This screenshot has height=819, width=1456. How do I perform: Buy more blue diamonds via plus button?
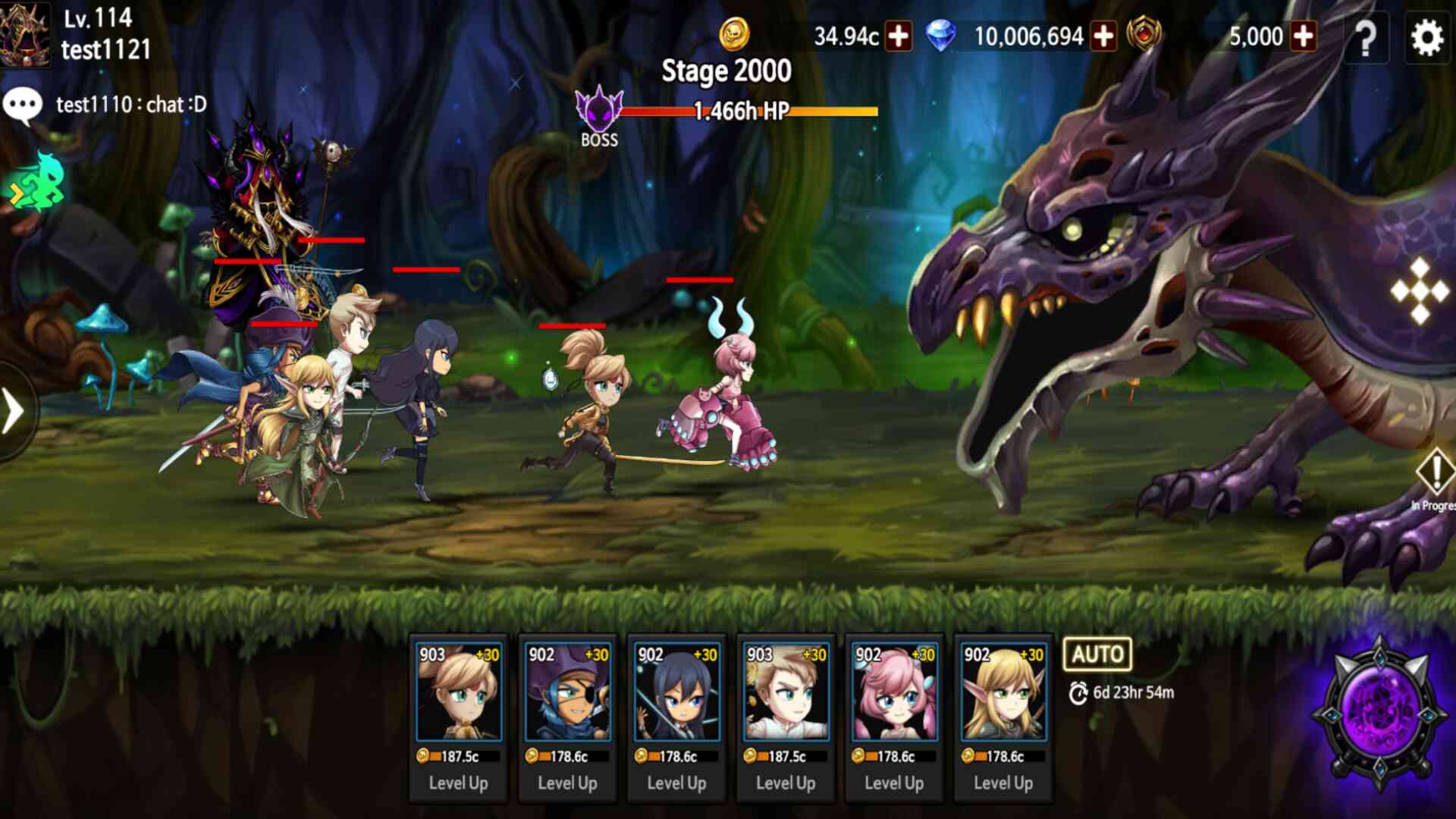coord(1103,36)
